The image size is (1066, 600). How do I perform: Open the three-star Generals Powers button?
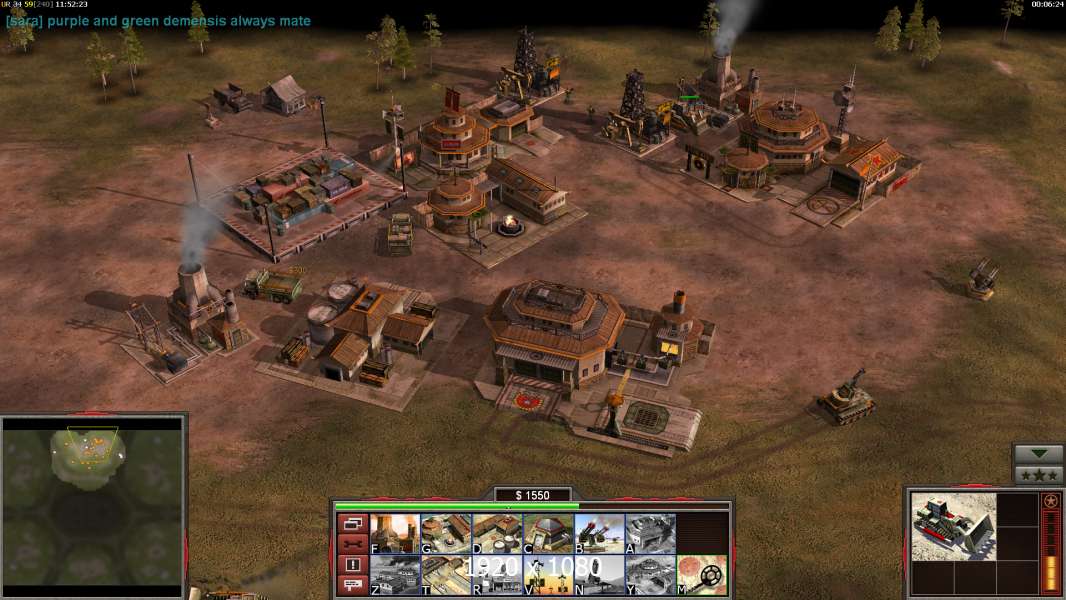click(x=1038, y=475)
